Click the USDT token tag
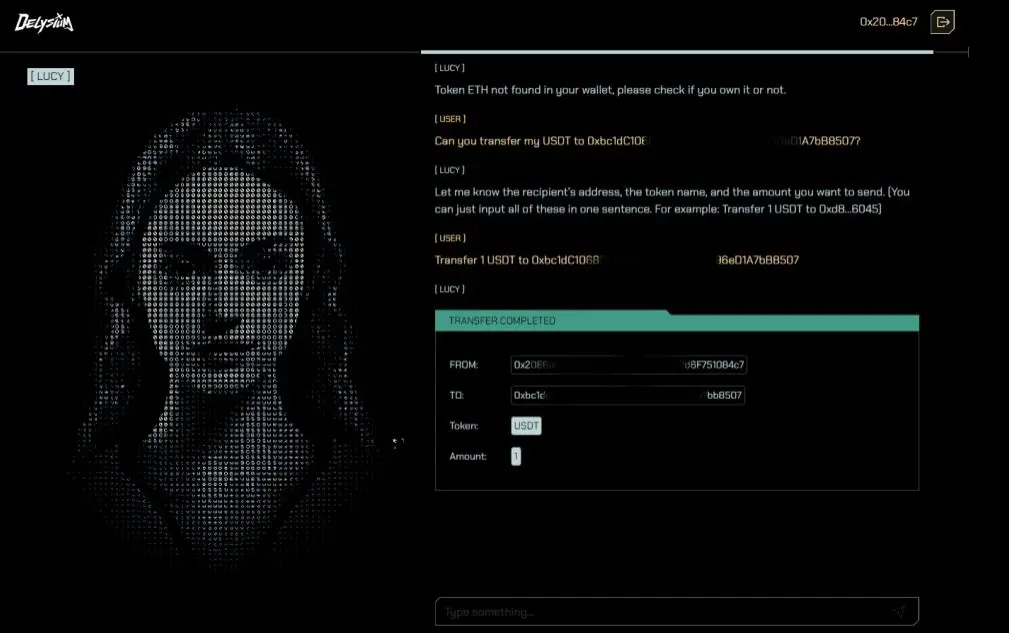1009x633 pixels. (x=526, y=426)
